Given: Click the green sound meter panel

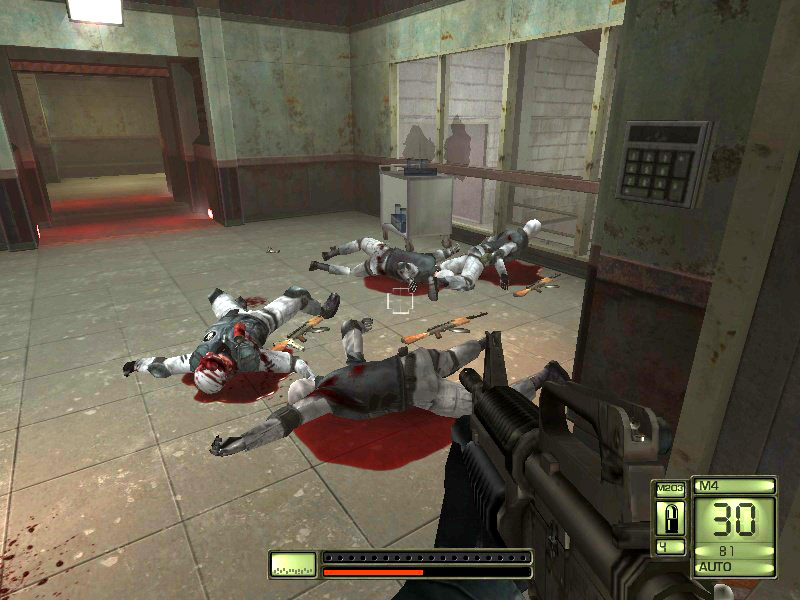Looking at the screenshot, I should (292, 565).
